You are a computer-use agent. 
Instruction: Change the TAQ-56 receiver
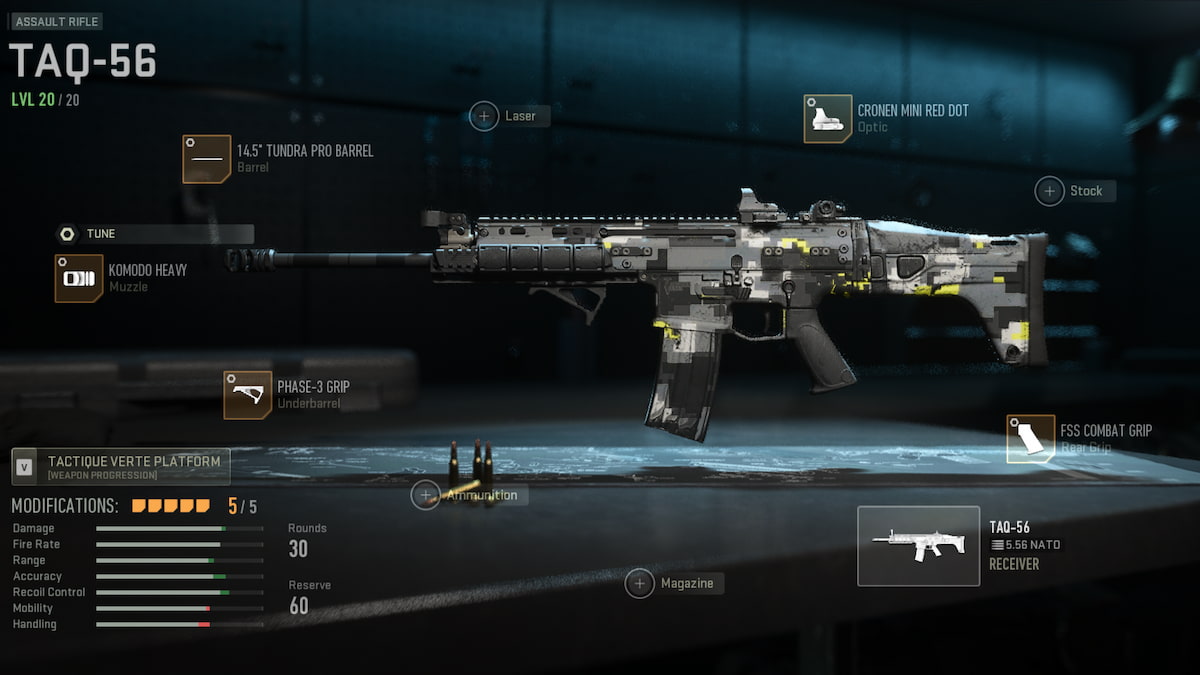(918, 546)
